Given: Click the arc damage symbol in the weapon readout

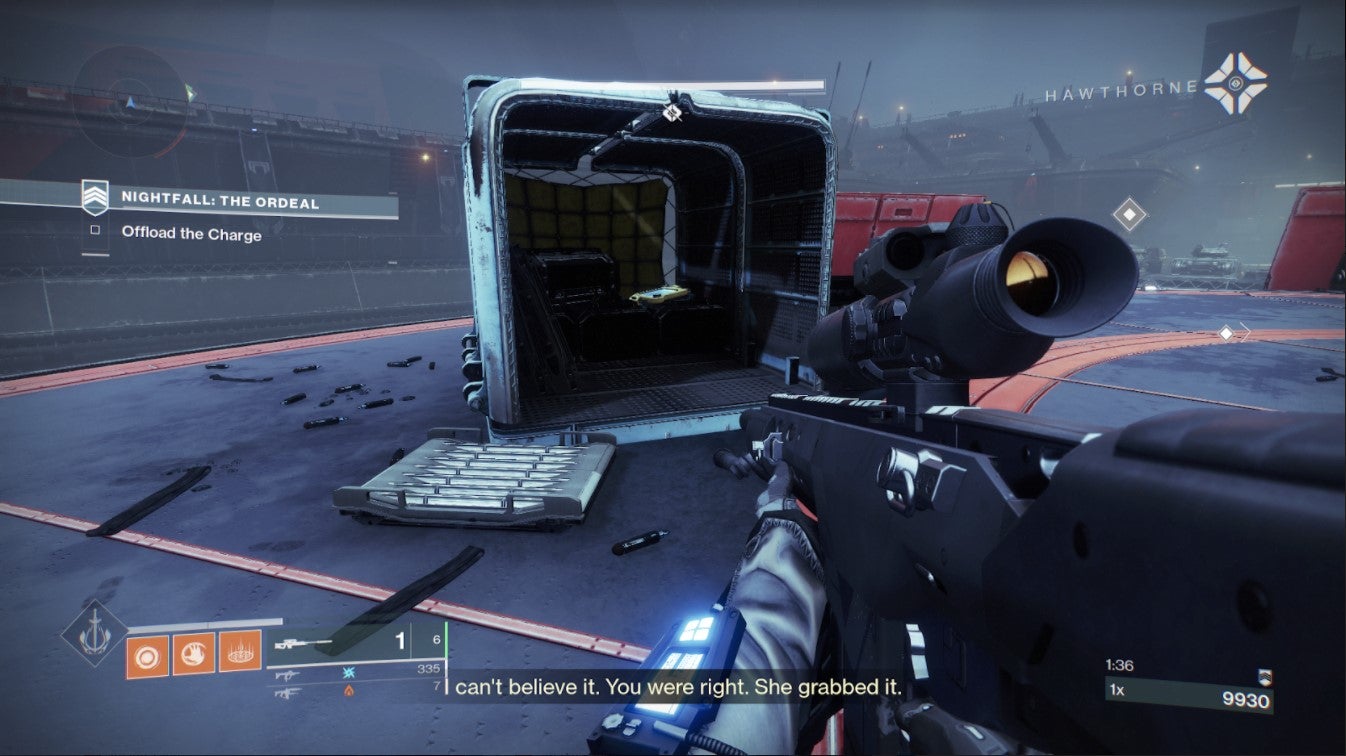Looking at the screenshot, I should point(348,673).
